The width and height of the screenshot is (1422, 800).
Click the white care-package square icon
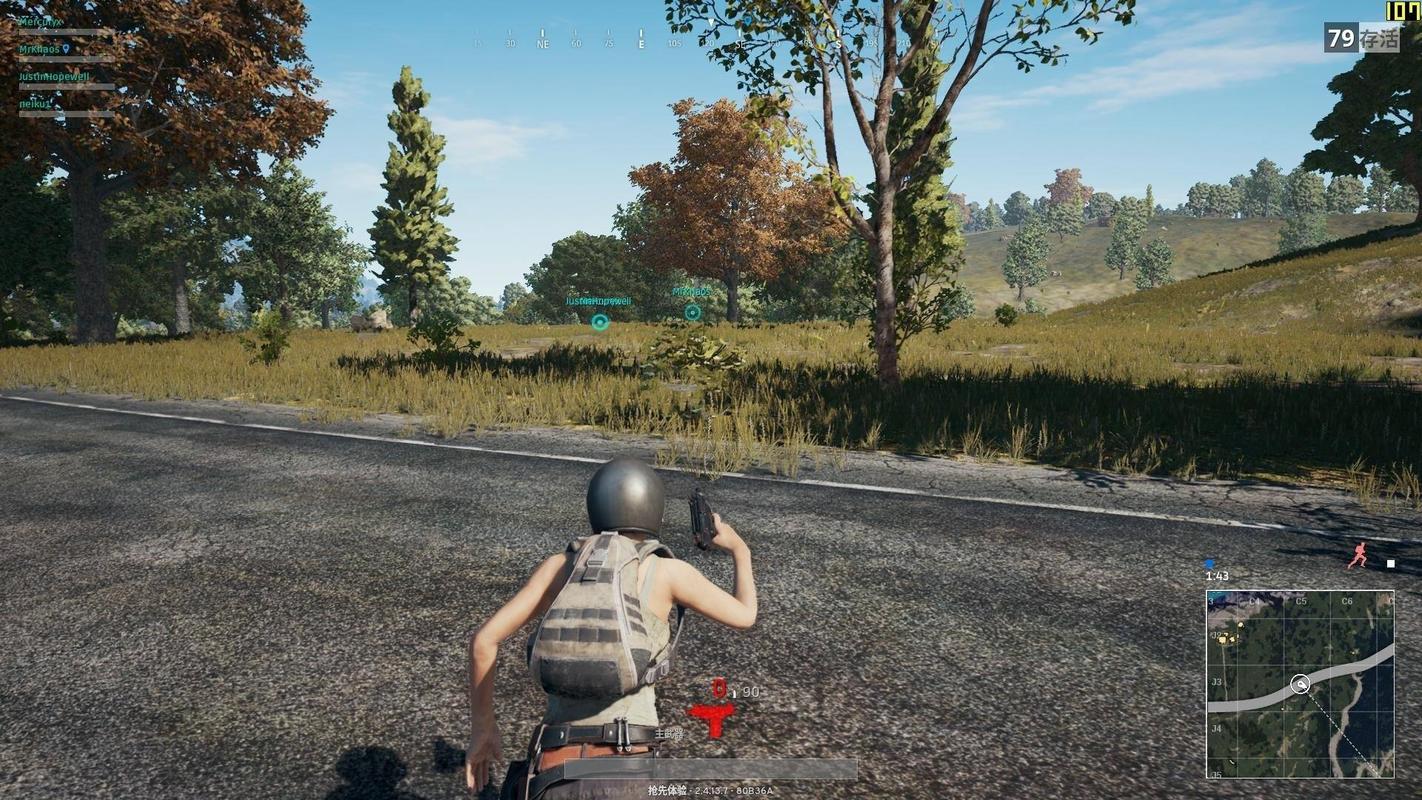(x=1390, y=562)
